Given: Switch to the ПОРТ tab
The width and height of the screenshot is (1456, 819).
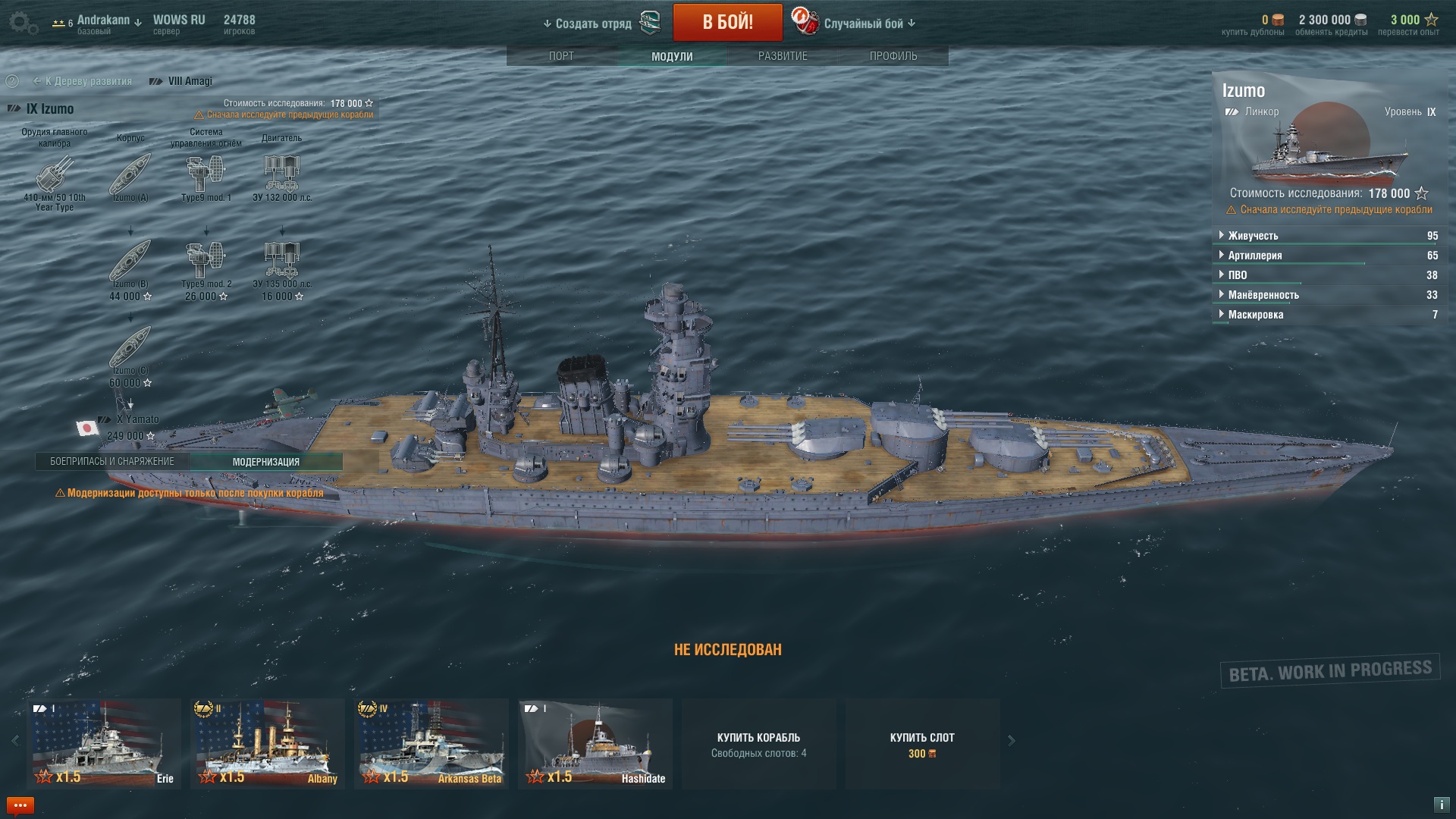Looking at the screenshot, I should click(x=561, y=56).
